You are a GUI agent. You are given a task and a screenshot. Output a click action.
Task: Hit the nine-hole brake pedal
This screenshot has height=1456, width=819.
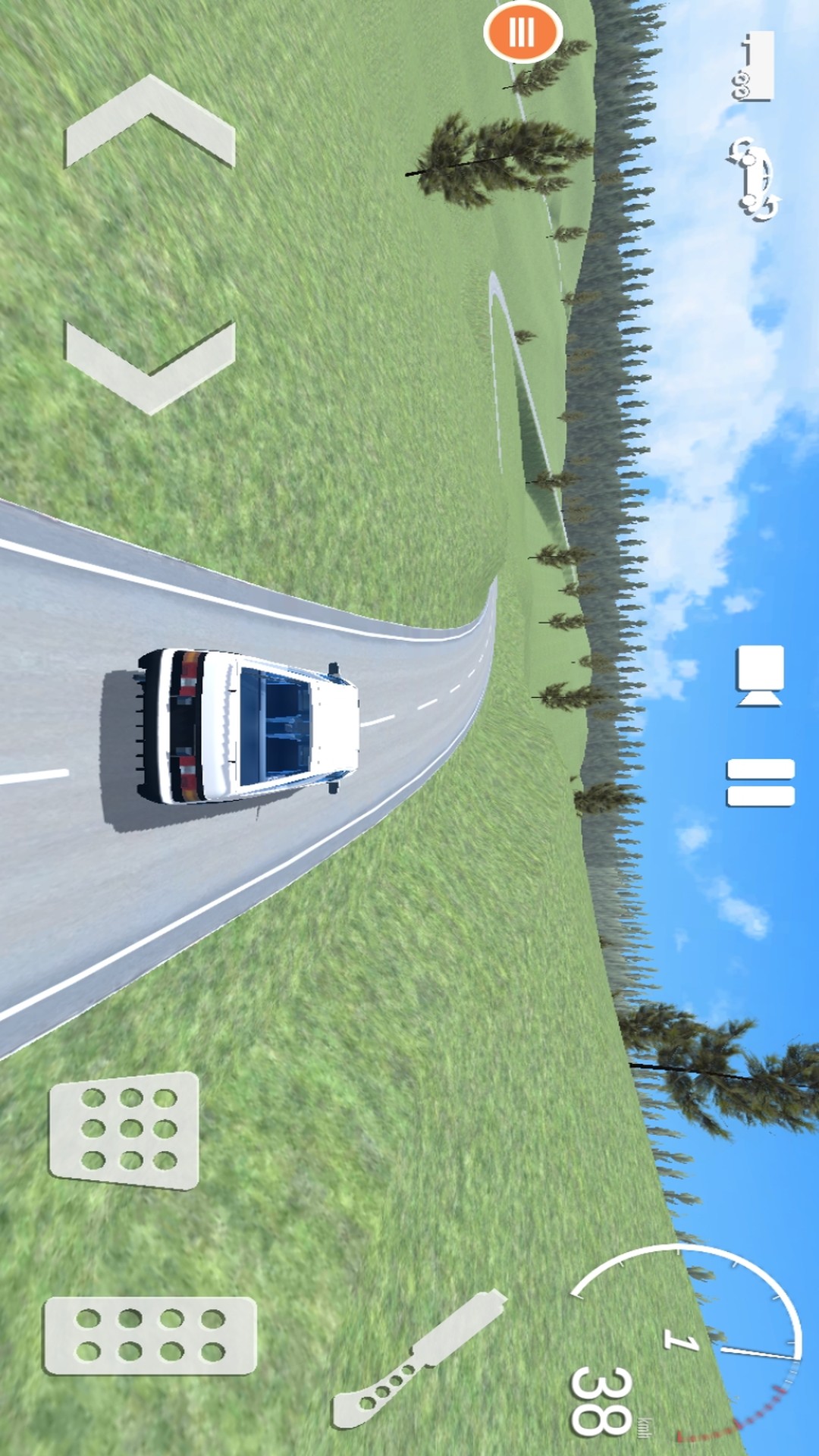point(124,1130)
